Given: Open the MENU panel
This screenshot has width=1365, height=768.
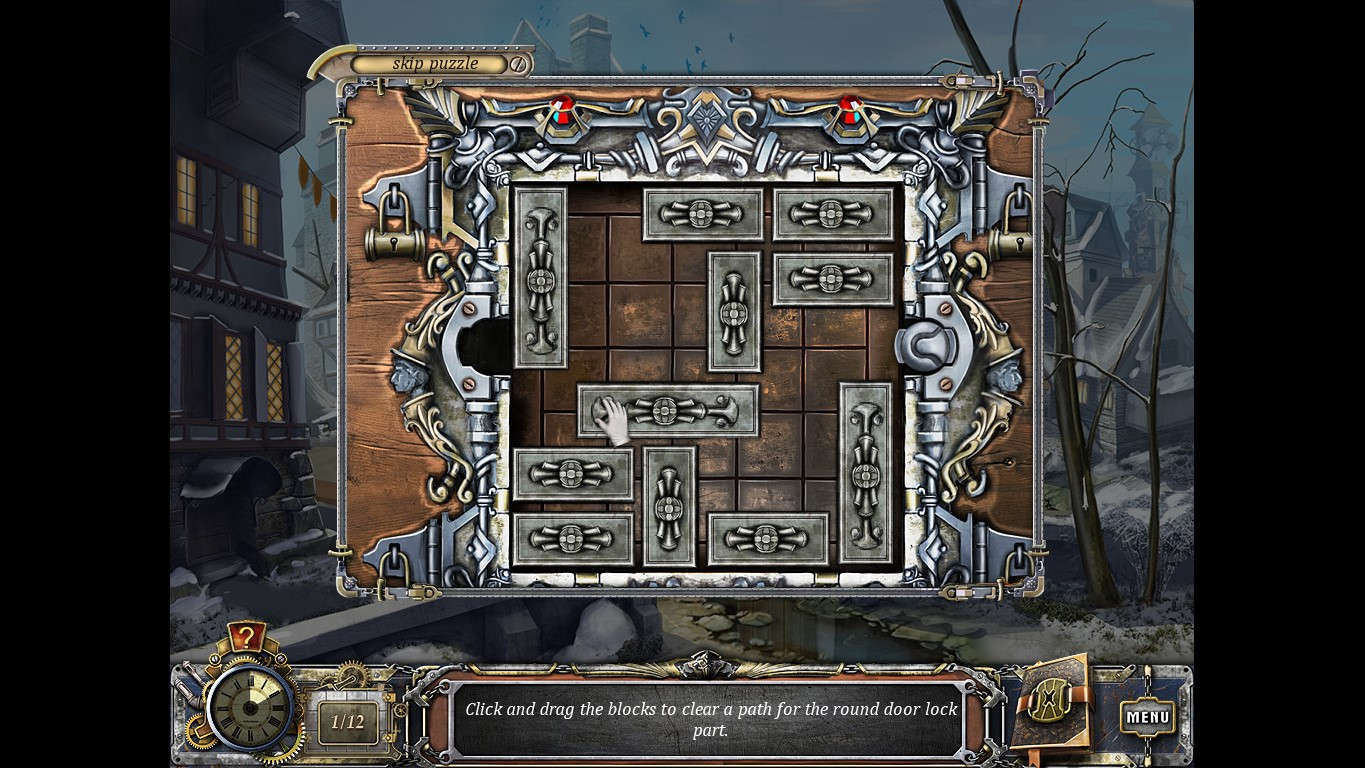Looking at the screenshot, I should pos(1148,716).
